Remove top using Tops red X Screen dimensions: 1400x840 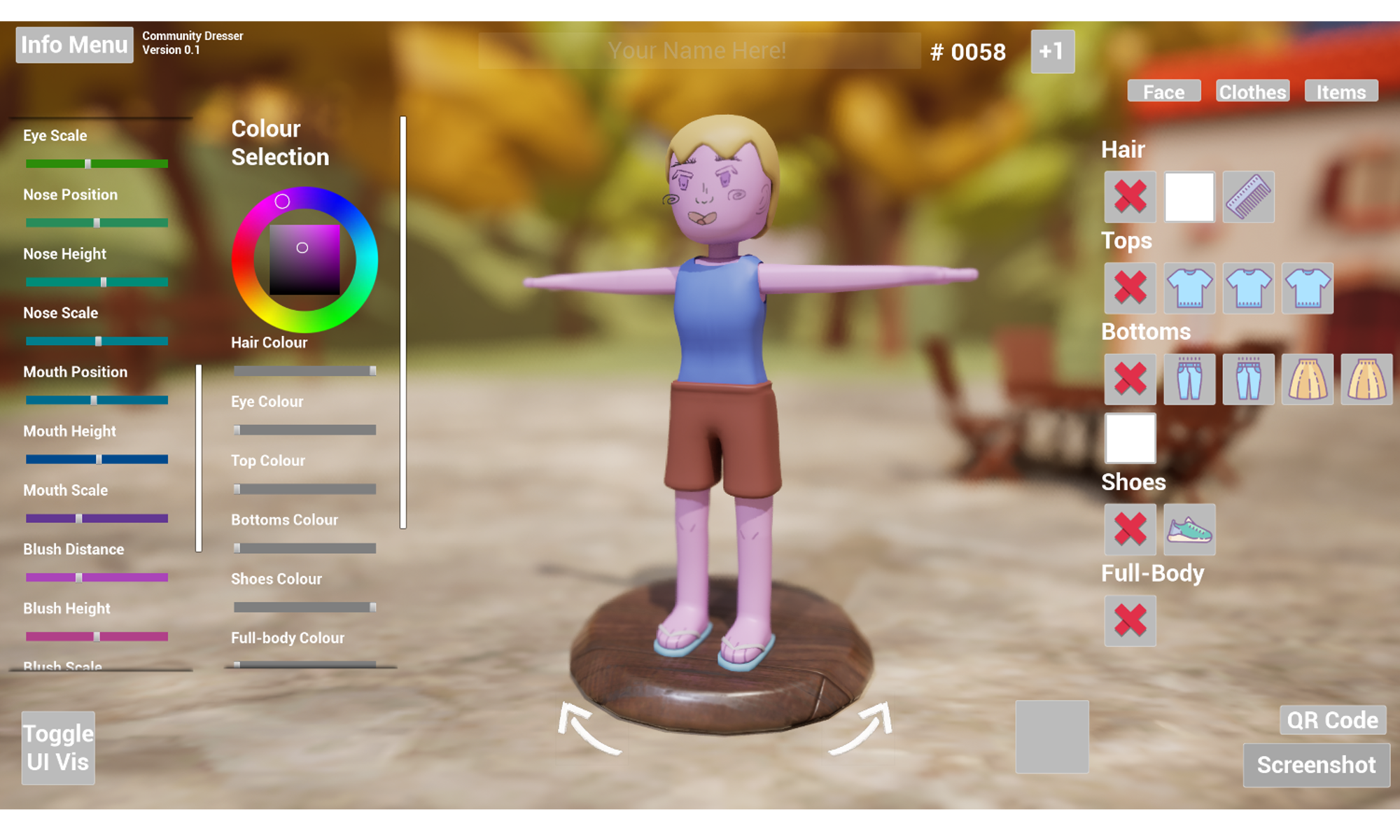[1130, 288]
